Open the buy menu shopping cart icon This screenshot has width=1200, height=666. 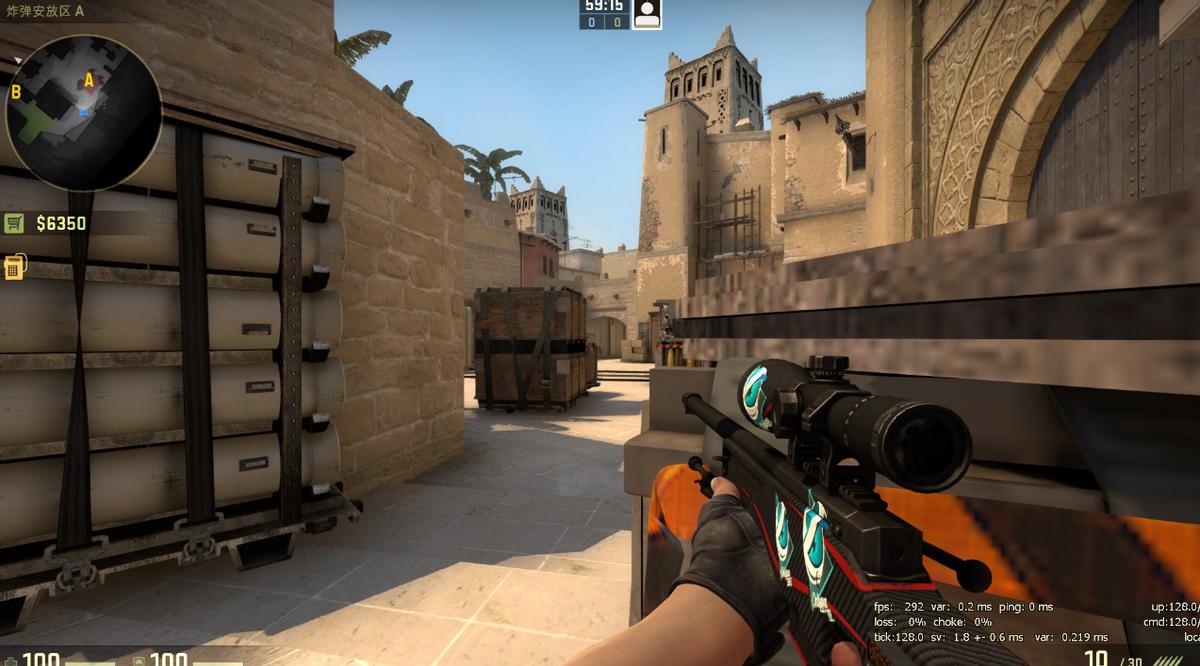point(14,223)
